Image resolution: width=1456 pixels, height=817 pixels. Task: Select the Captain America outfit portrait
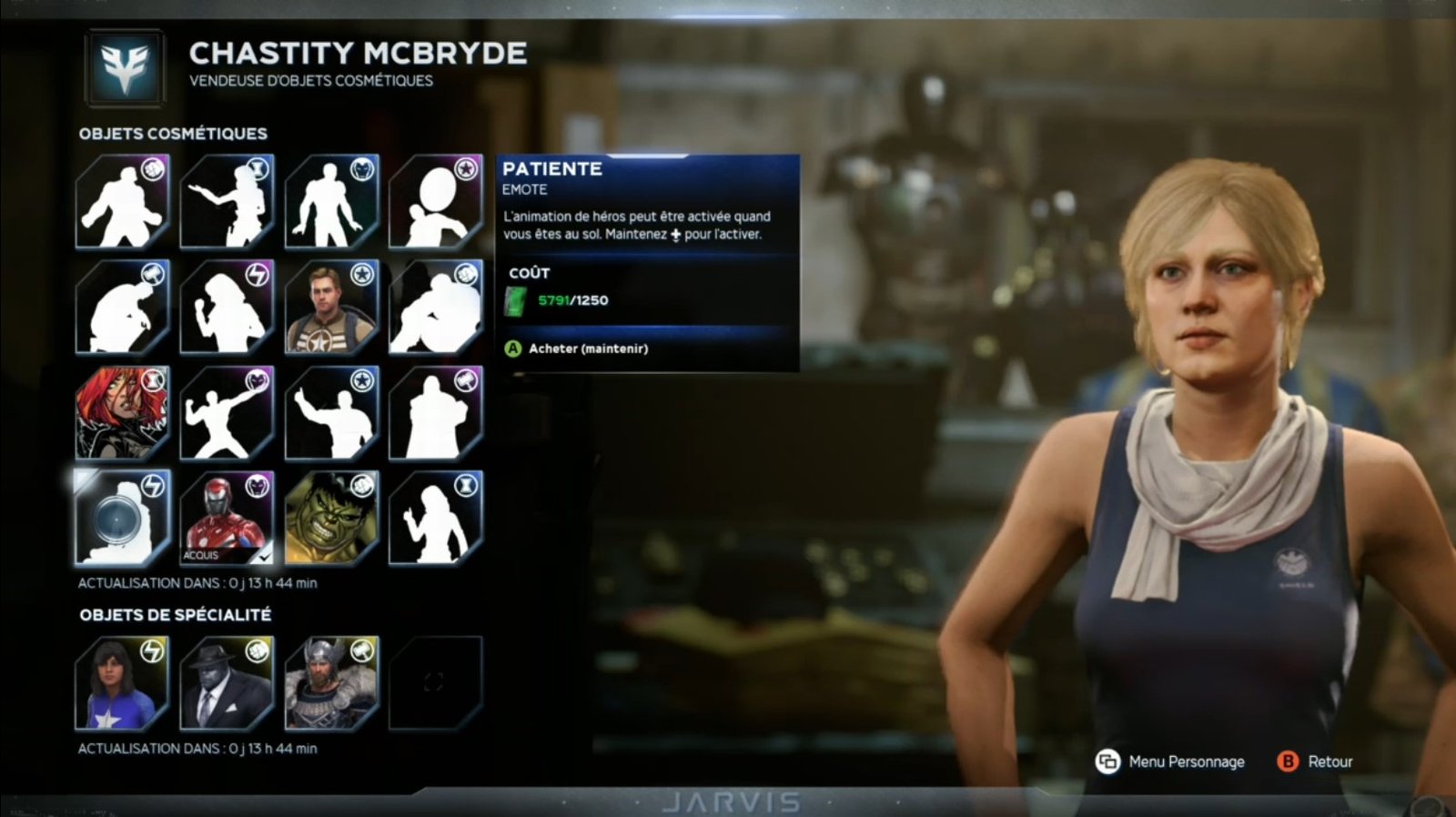[x=330, y=308]
